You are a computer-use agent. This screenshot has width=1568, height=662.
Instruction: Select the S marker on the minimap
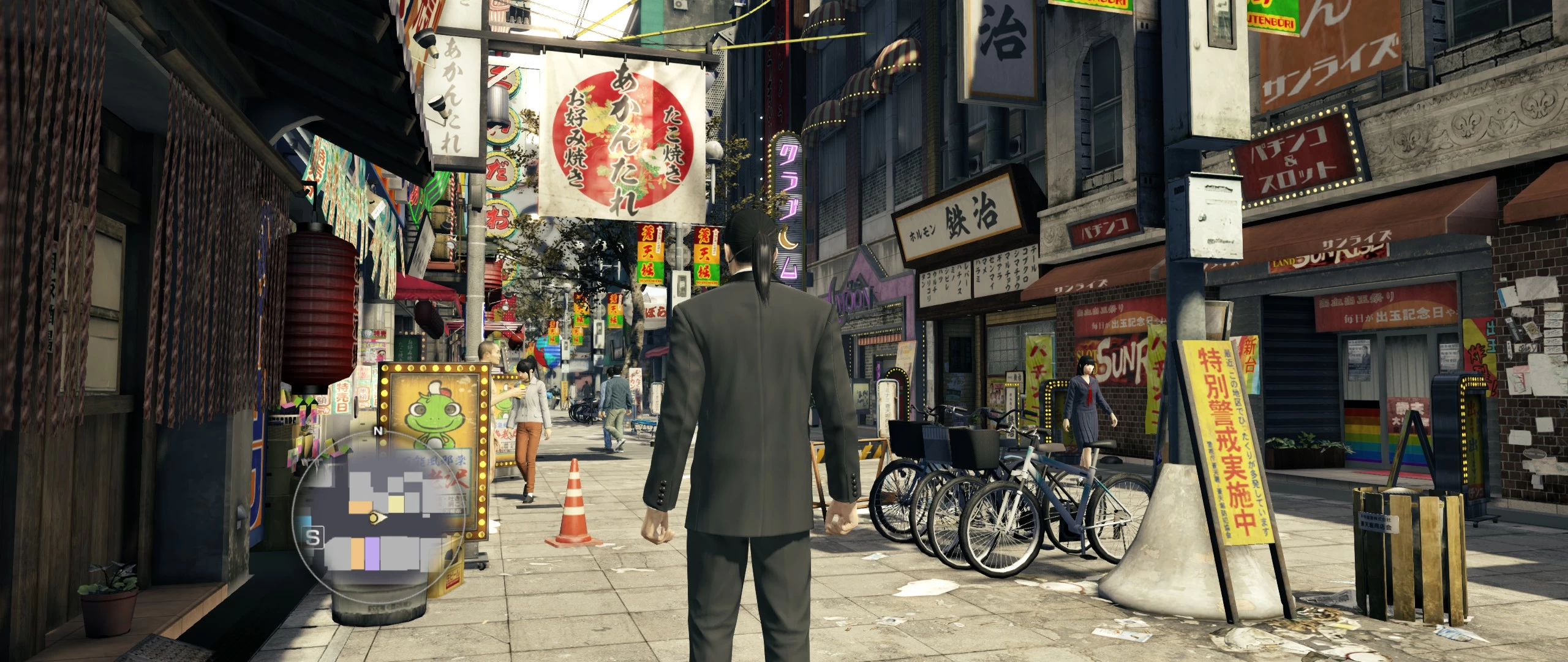click(313, 538)
